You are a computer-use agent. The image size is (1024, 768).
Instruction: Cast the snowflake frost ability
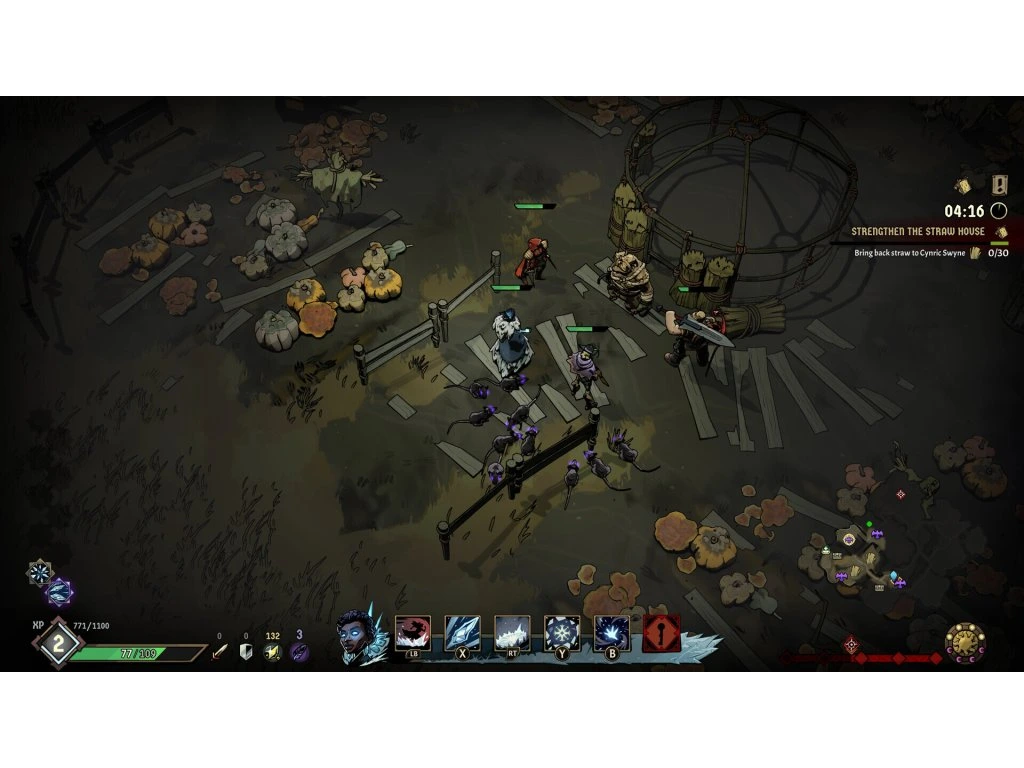(562, 633)
